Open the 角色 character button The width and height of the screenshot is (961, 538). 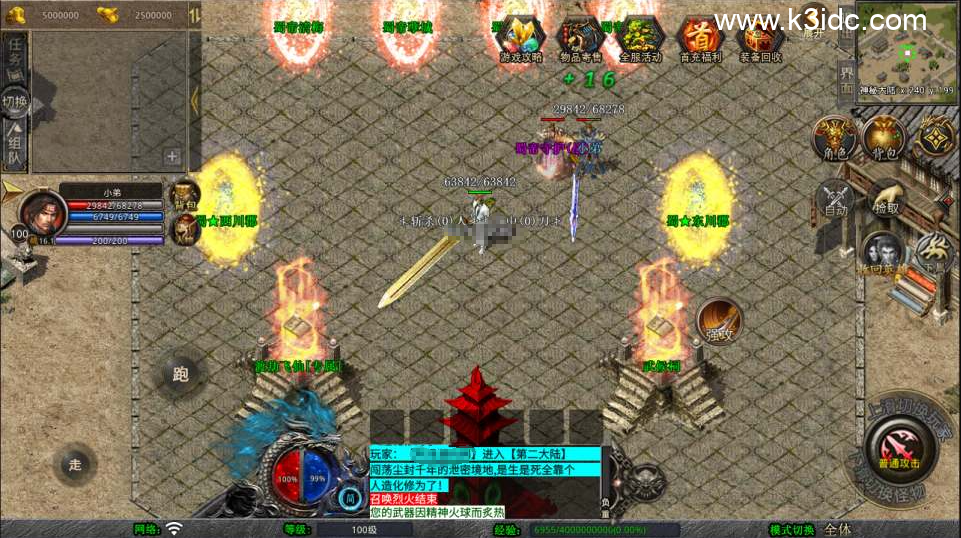click(832, 137)
